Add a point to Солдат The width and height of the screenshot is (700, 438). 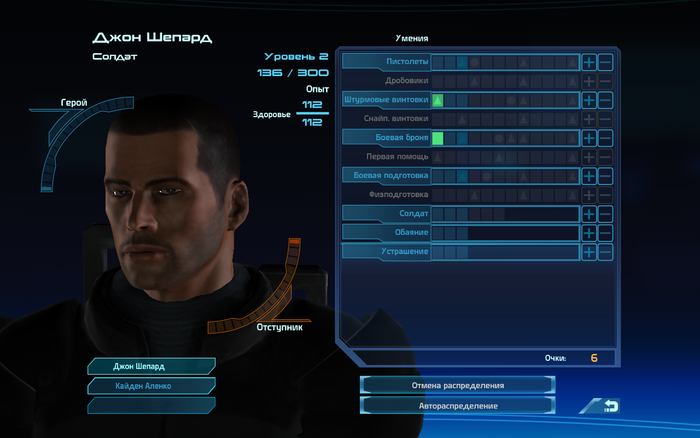589,214
